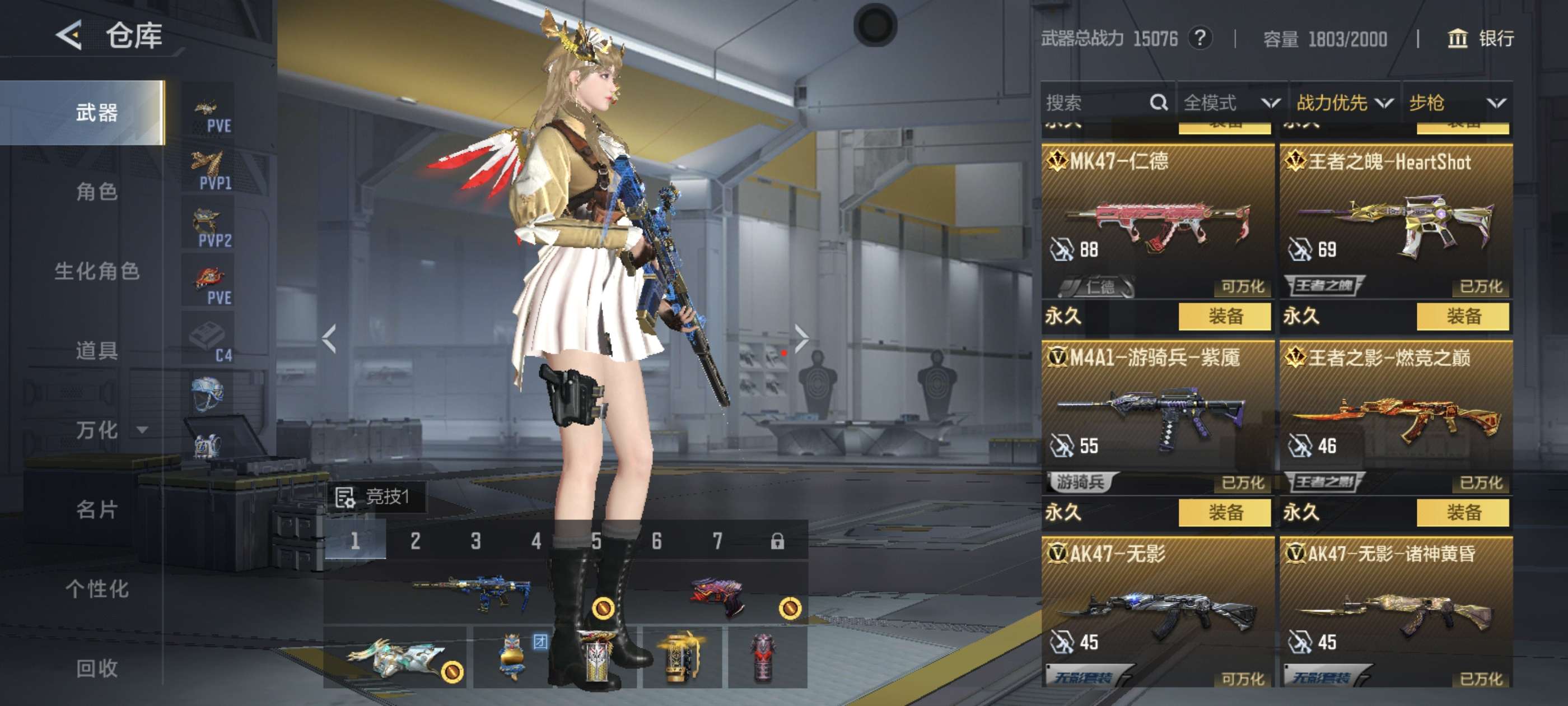Open the 名片 section
Viewport: 1568px width, 706px height.
coord(96,509)
